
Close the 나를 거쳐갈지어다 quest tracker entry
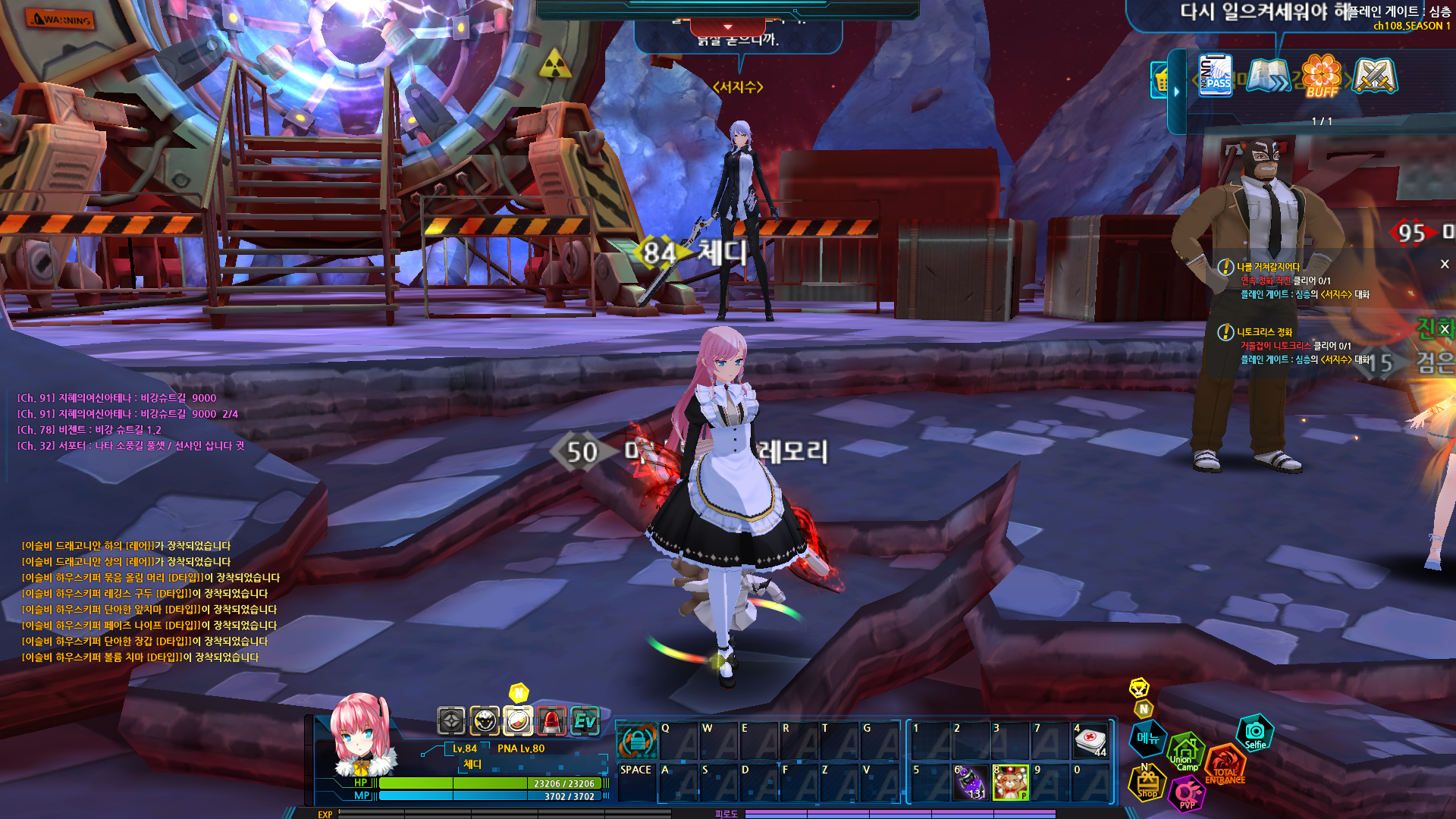1445,264
